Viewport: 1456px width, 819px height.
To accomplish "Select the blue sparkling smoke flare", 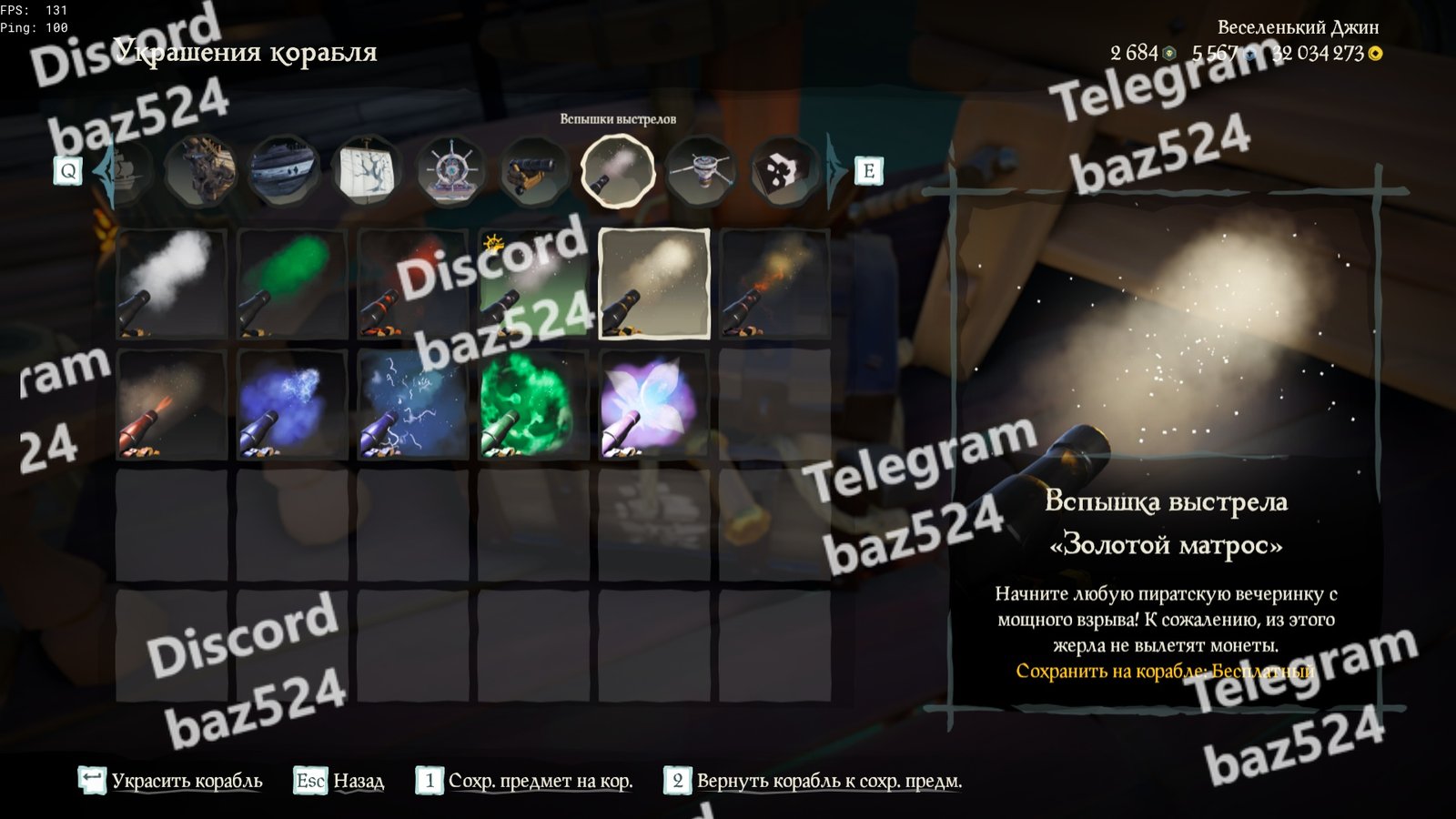I will pyautogui.click(x=292, y=405).
